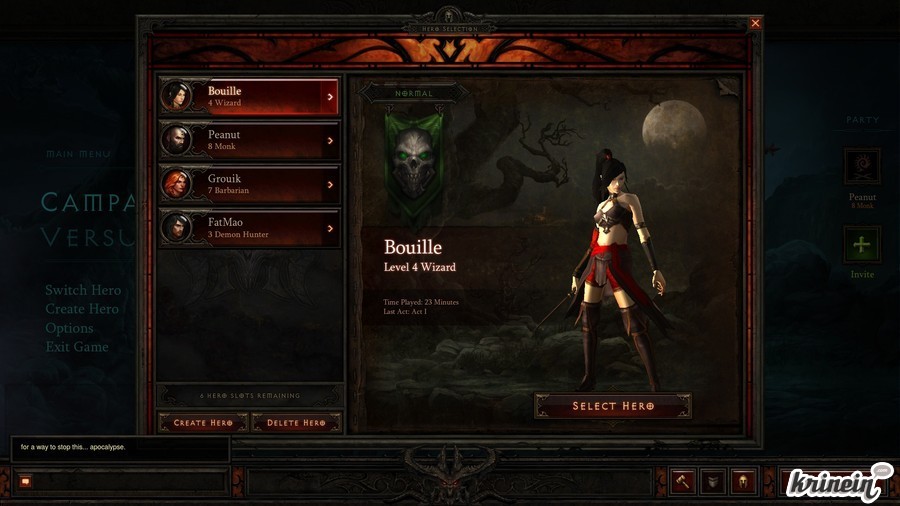The width and height of the screenshot is (900, 506).
Task: Click the demon face icon in the bottom bar
Action: 713,481
